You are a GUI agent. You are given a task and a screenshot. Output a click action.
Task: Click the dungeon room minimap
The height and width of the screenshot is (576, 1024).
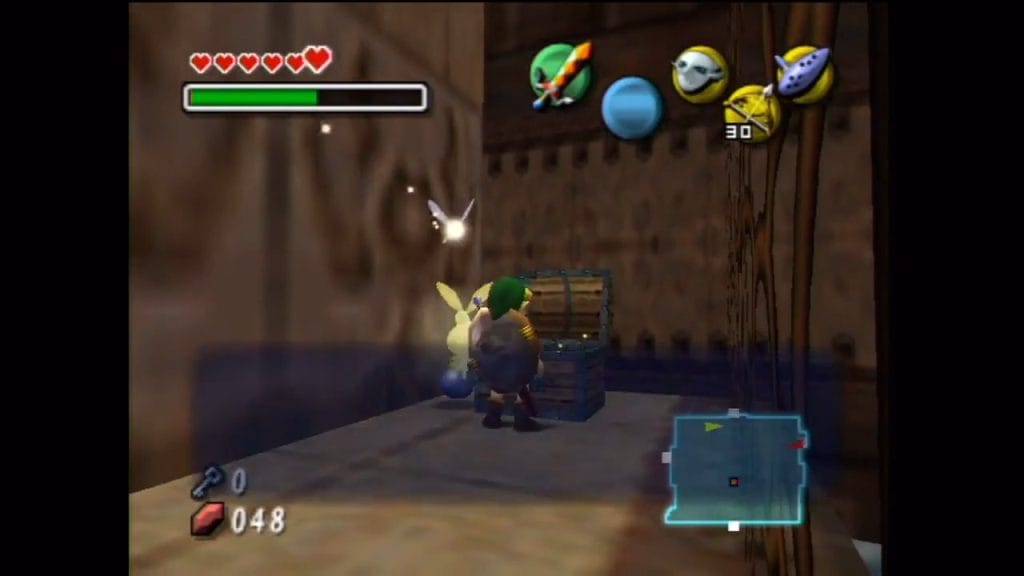pyautogui.click(x=735, y=469)
